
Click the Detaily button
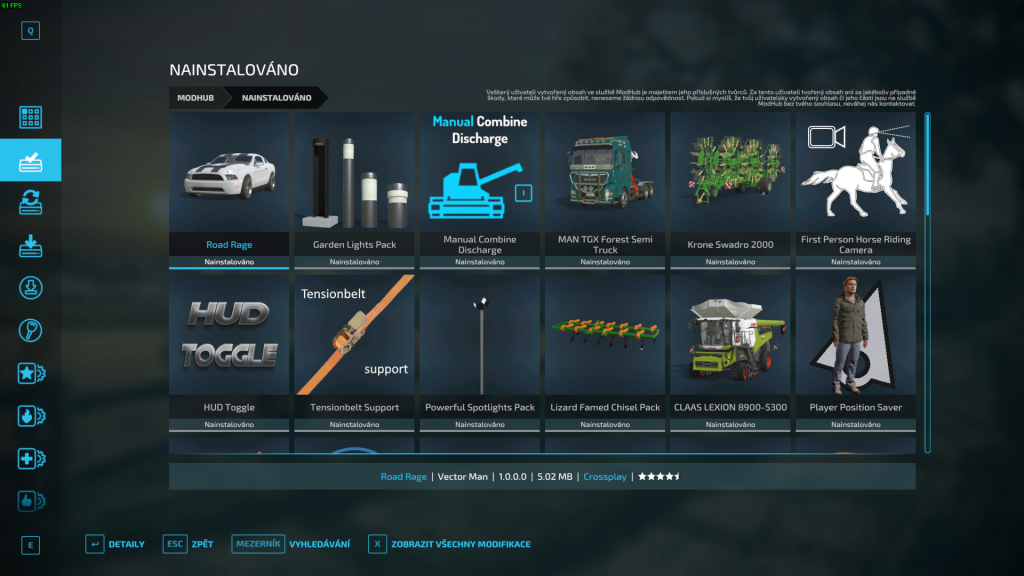coord(116,544)
